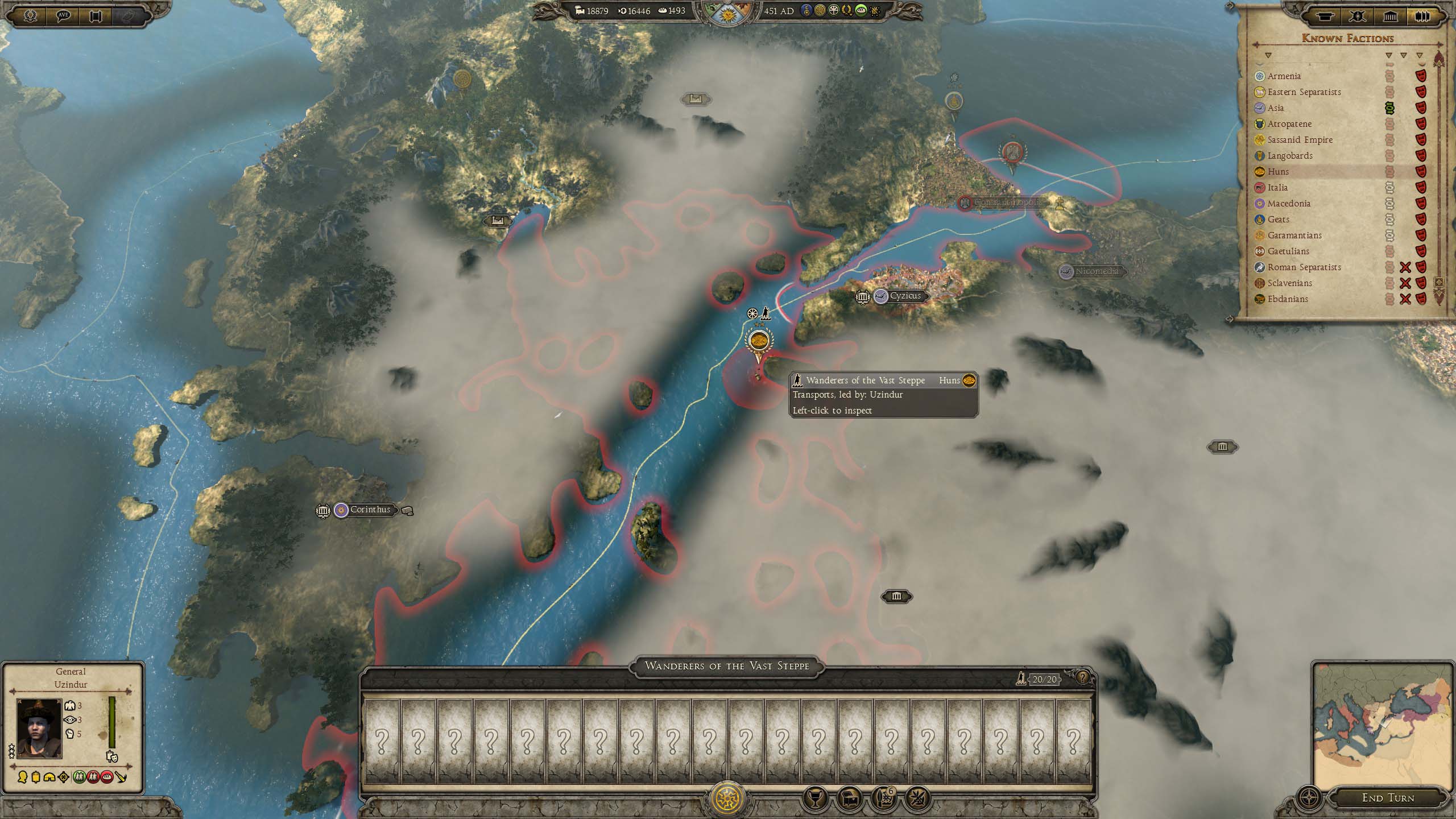End the current turn
Viewport: 1456px width, 819px height.
(x=1388, y=798)
